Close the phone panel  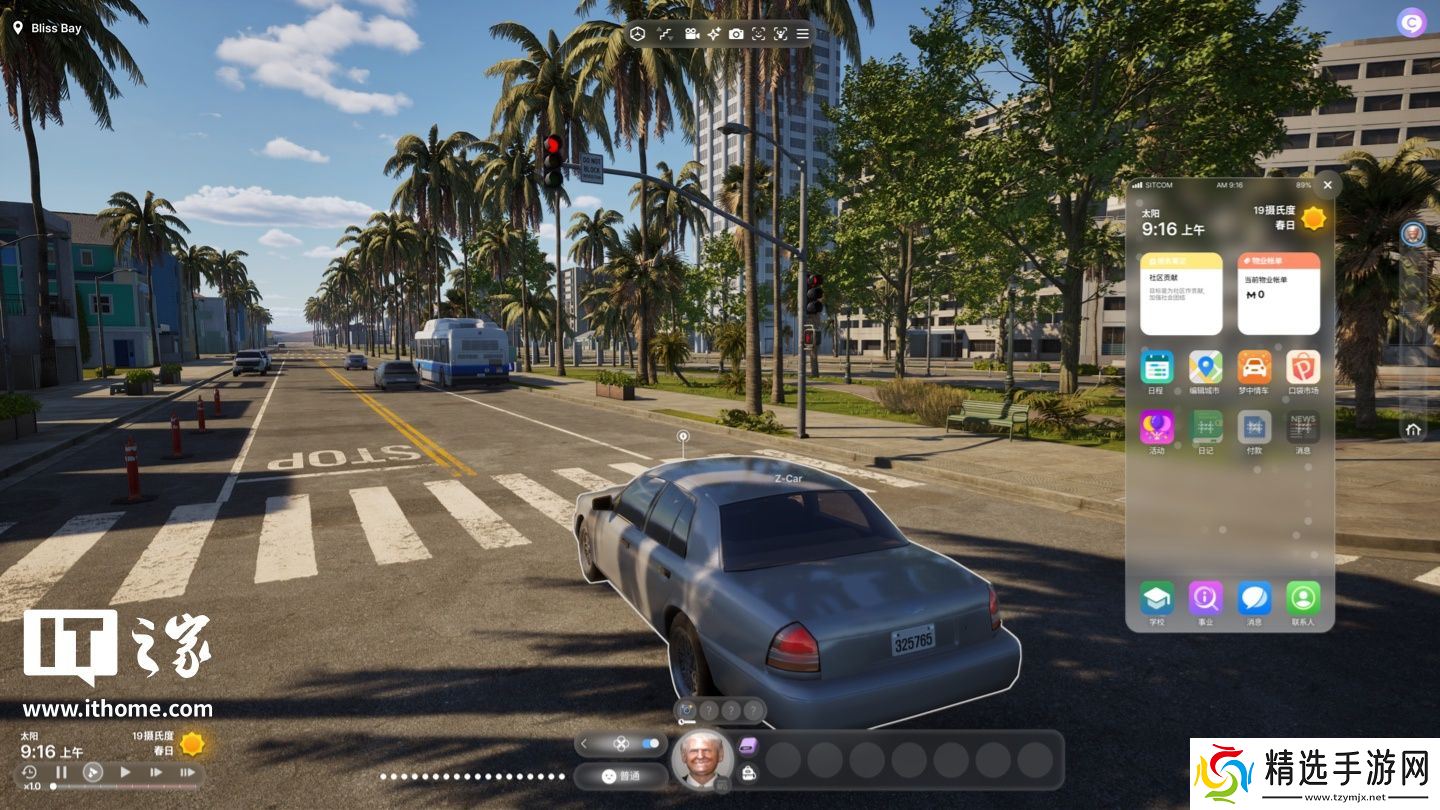click(x=1327, y=185)
